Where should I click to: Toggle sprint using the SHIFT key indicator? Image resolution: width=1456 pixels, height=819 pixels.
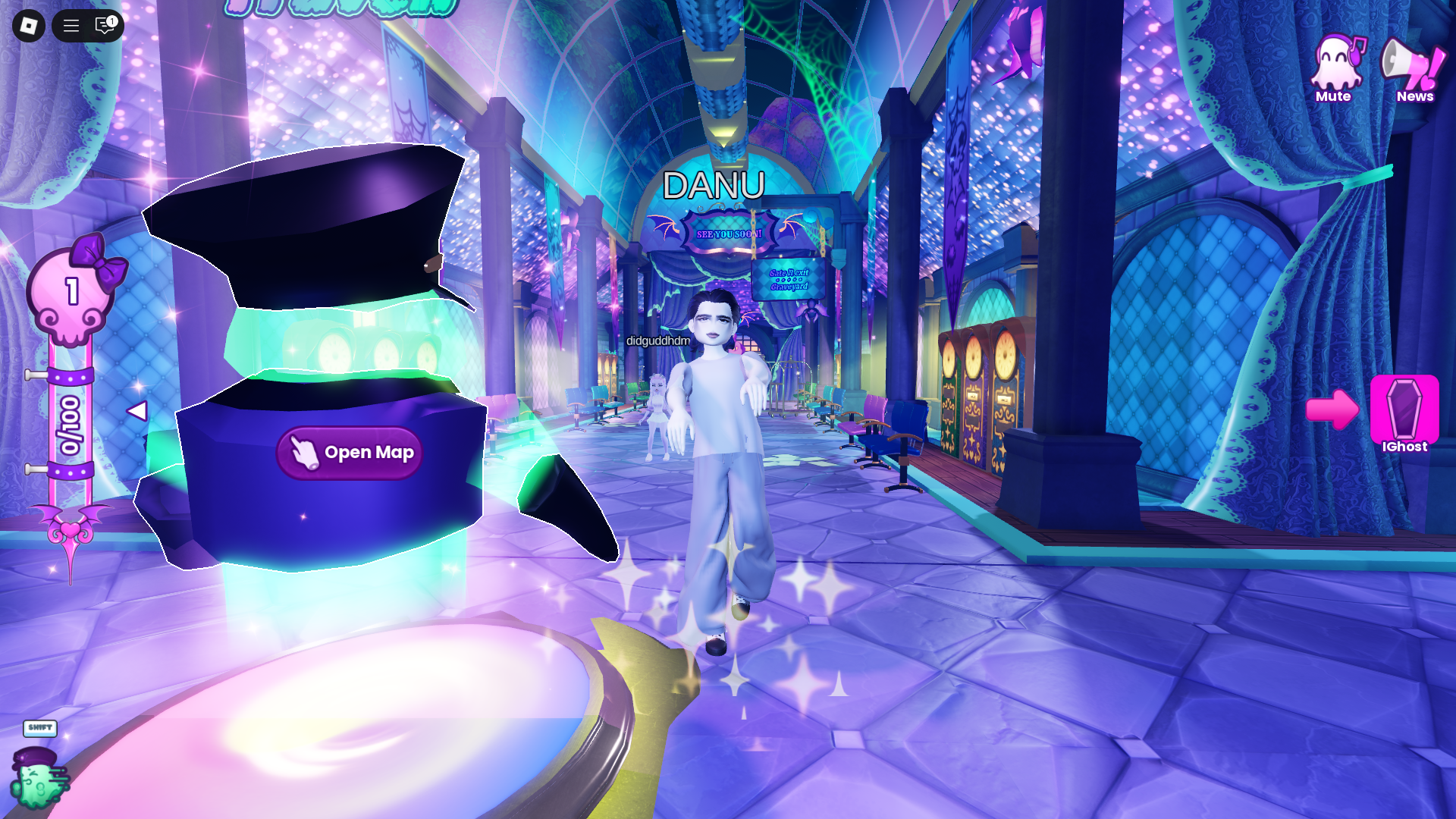click(41, 729)
